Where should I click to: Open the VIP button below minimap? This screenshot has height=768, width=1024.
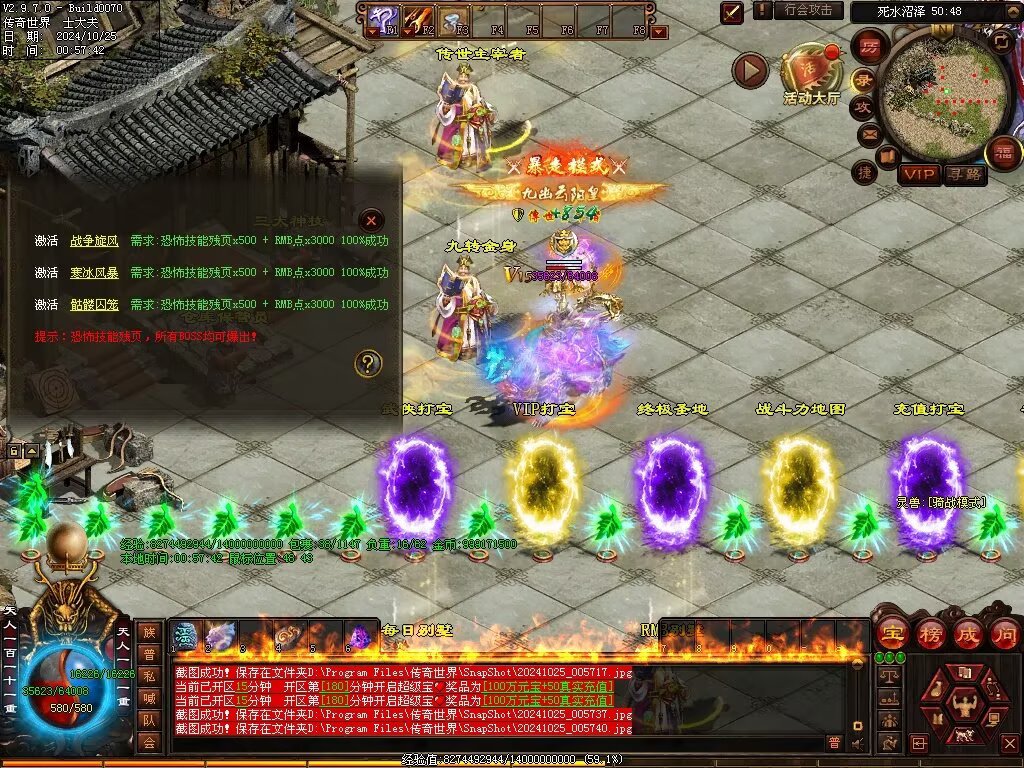coord(918,174)
